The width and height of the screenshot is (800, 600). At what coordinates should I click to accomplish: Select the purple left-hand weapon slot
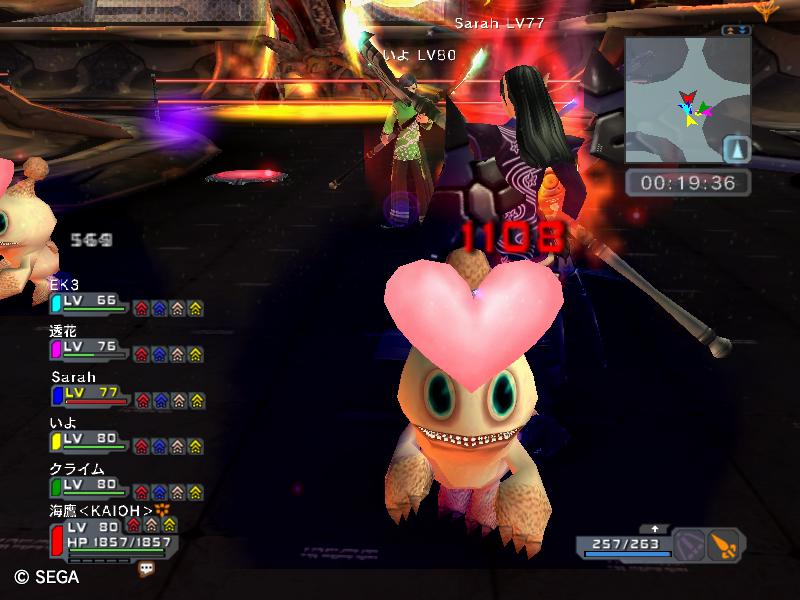pos(690,545)
